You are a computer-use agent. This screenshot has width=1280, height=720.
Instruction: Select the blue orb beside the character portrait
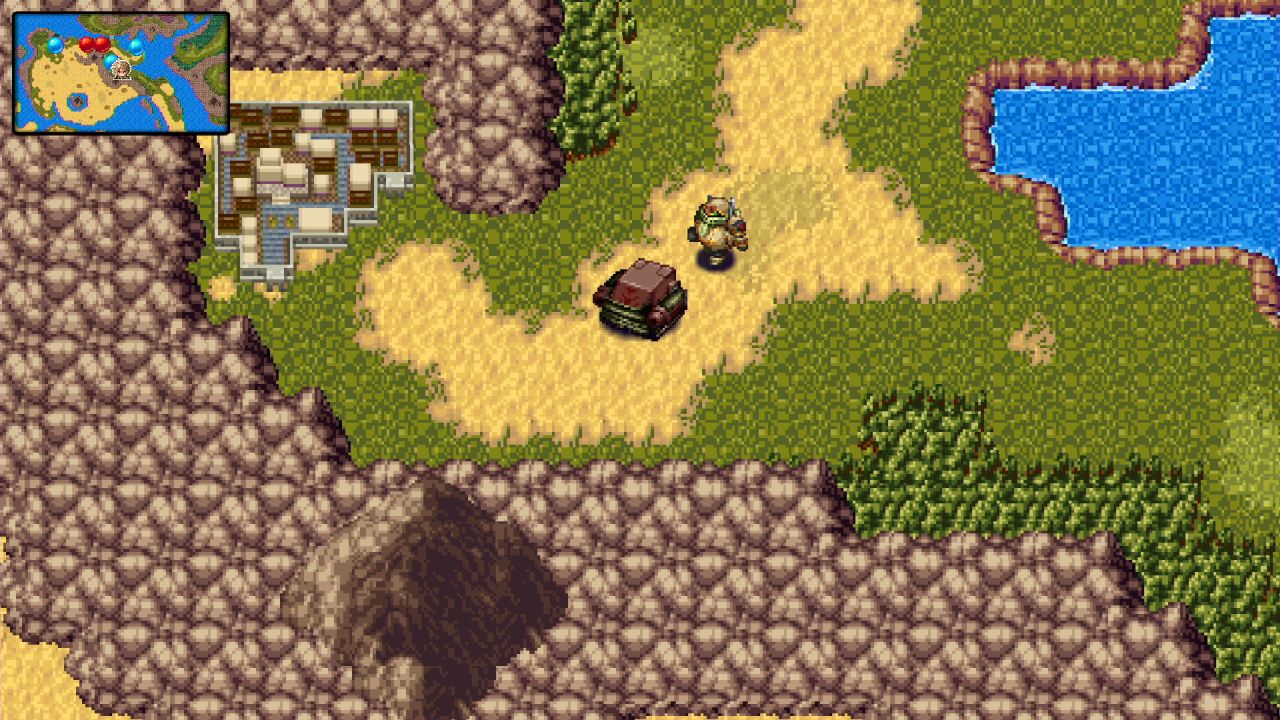110,61
